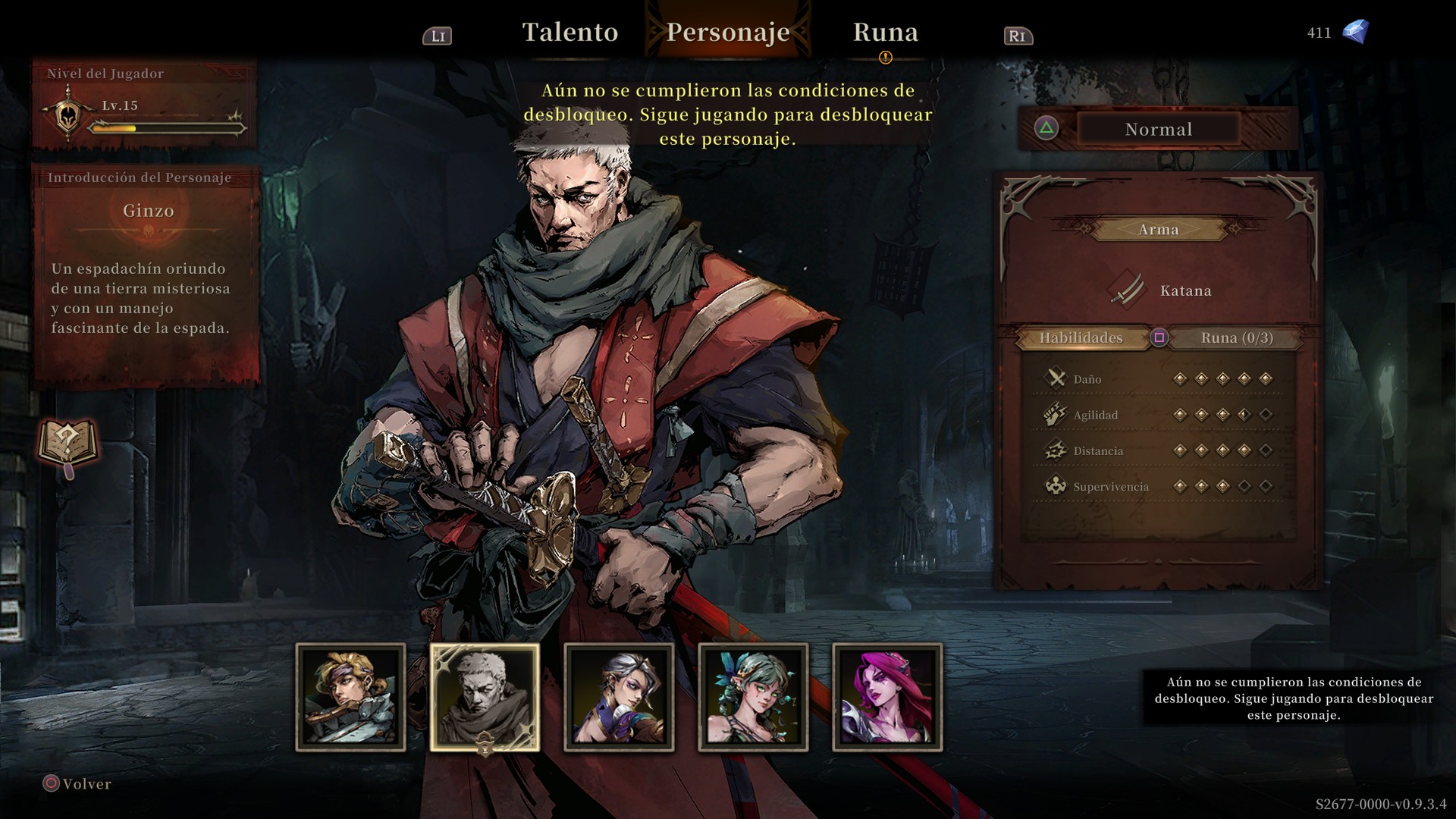1456x819 pixels.
Task: Select the Katana weapon entry
Action: [1158, 290]
